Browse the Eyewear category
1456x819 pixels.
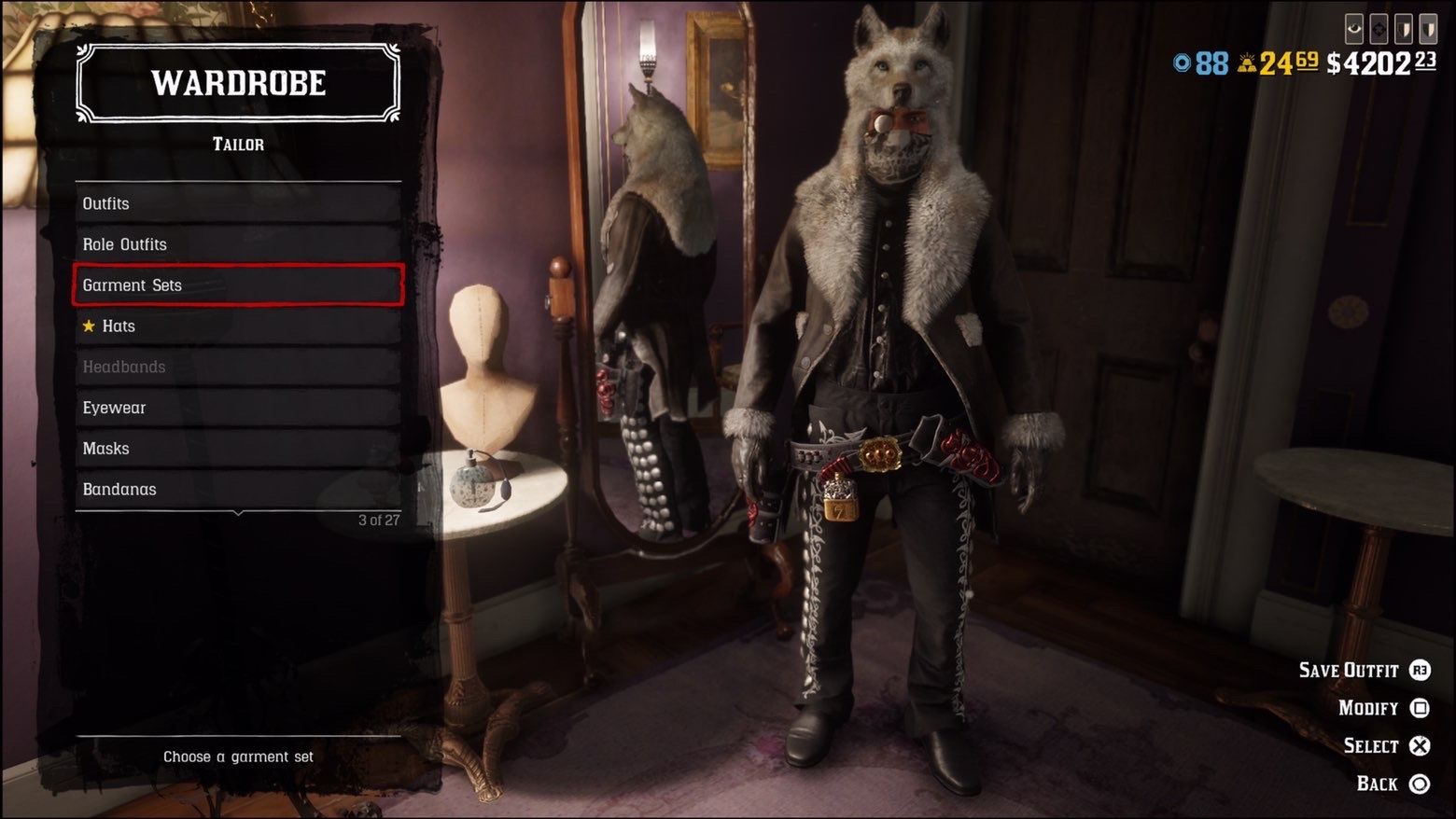(238, 408)
